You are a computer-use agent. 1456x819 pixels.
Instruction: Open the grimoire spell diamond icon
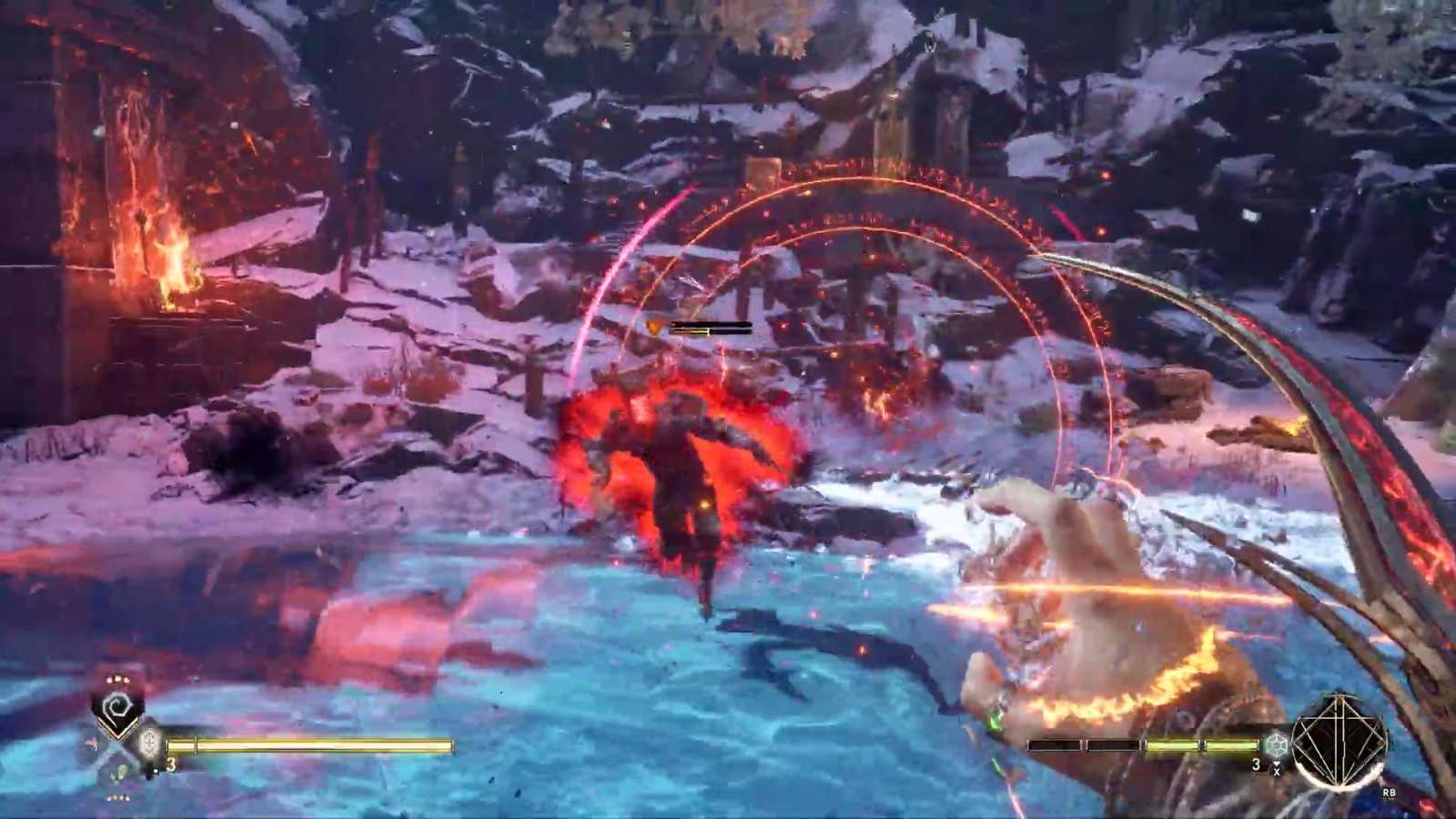coord(1340,742)
